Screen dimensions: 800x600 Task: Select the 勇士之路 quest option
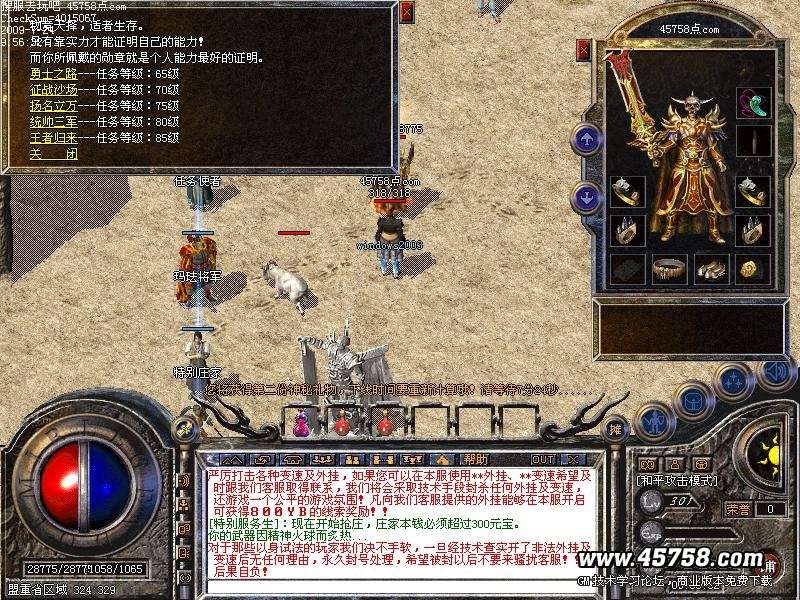pyautogui.click(x=53, y=74)
